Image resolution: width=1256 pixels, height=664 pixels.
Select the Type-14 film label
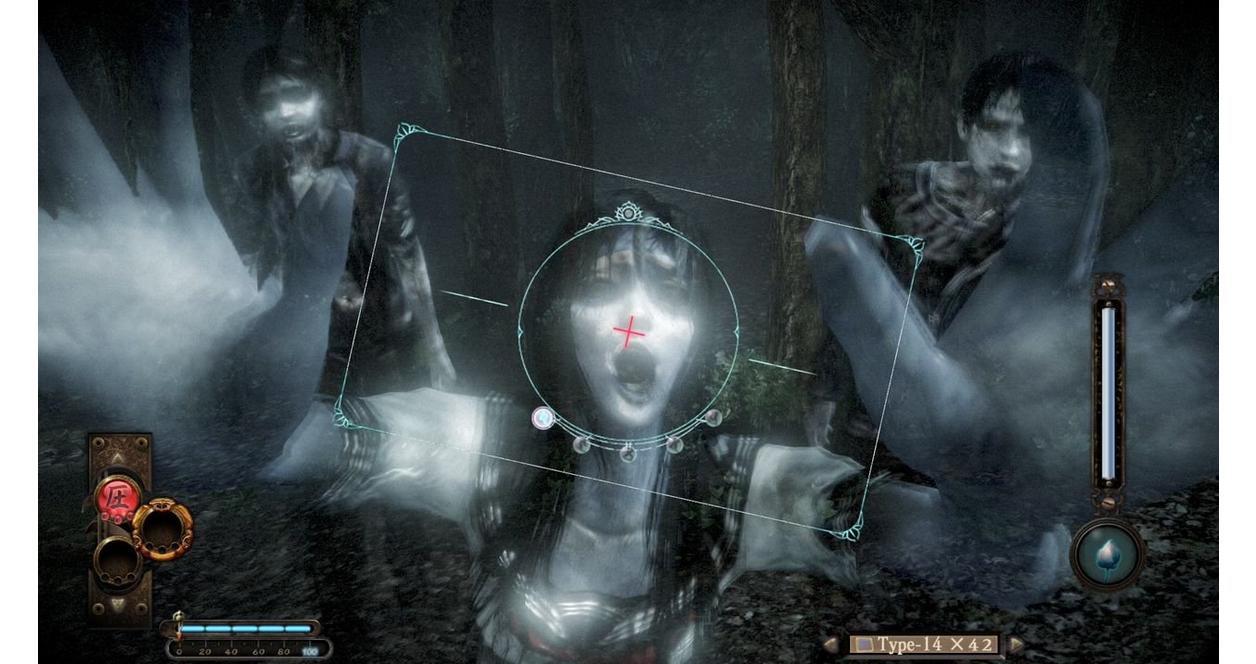point(923,645)
